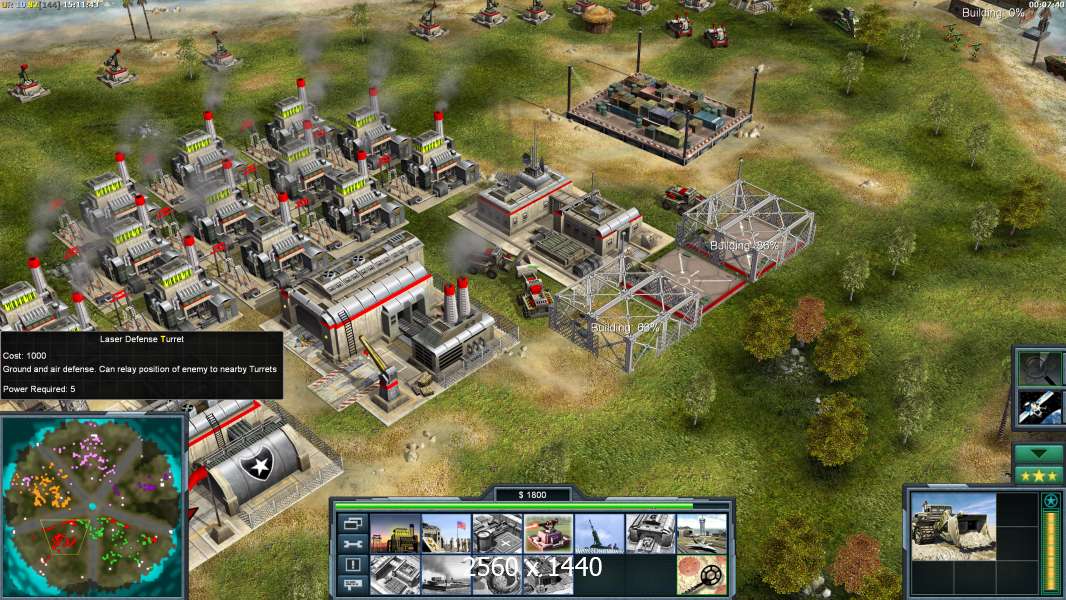
Task: Click the overlapping windows button on command bar
Action: [x=352, y=524]
